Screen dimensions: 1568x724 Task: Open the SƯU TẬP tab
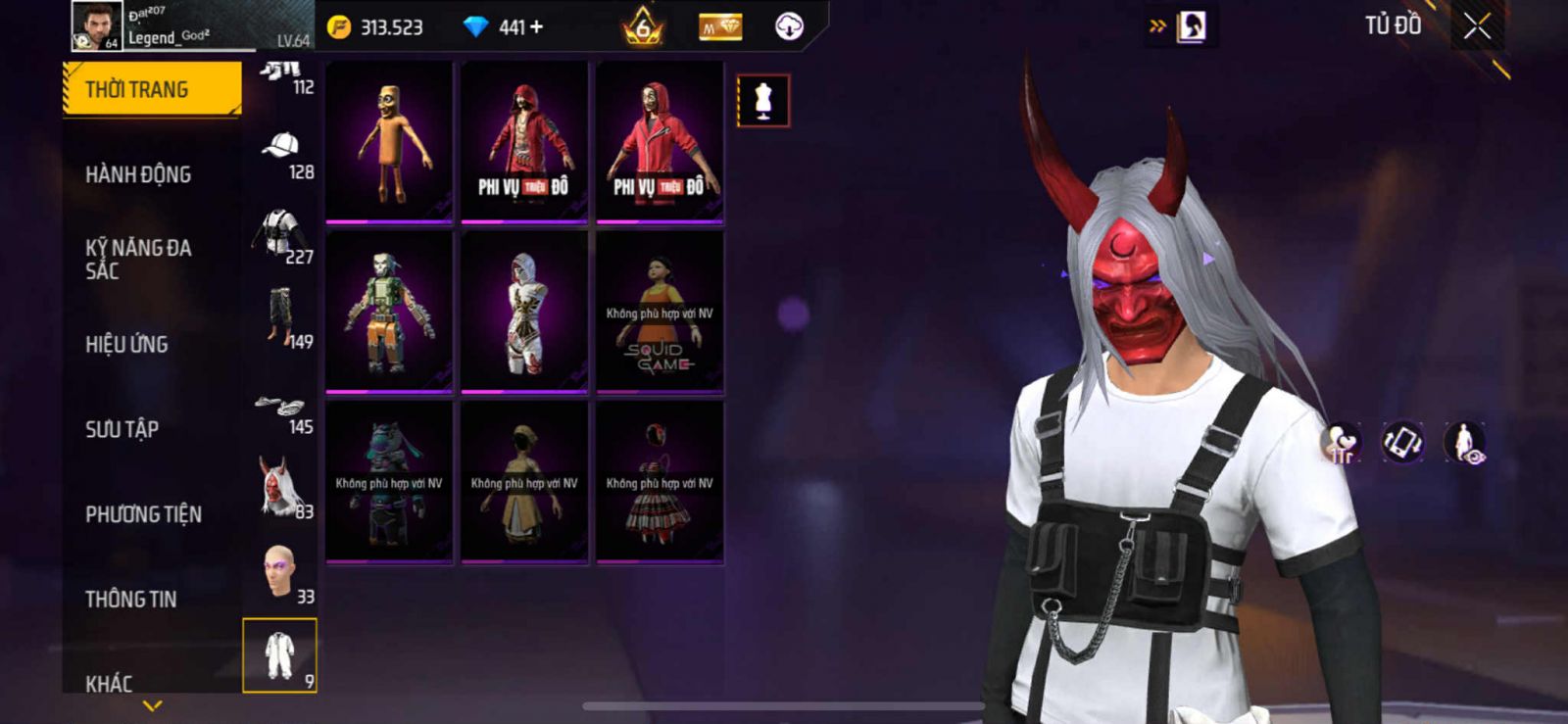(122, 428)
